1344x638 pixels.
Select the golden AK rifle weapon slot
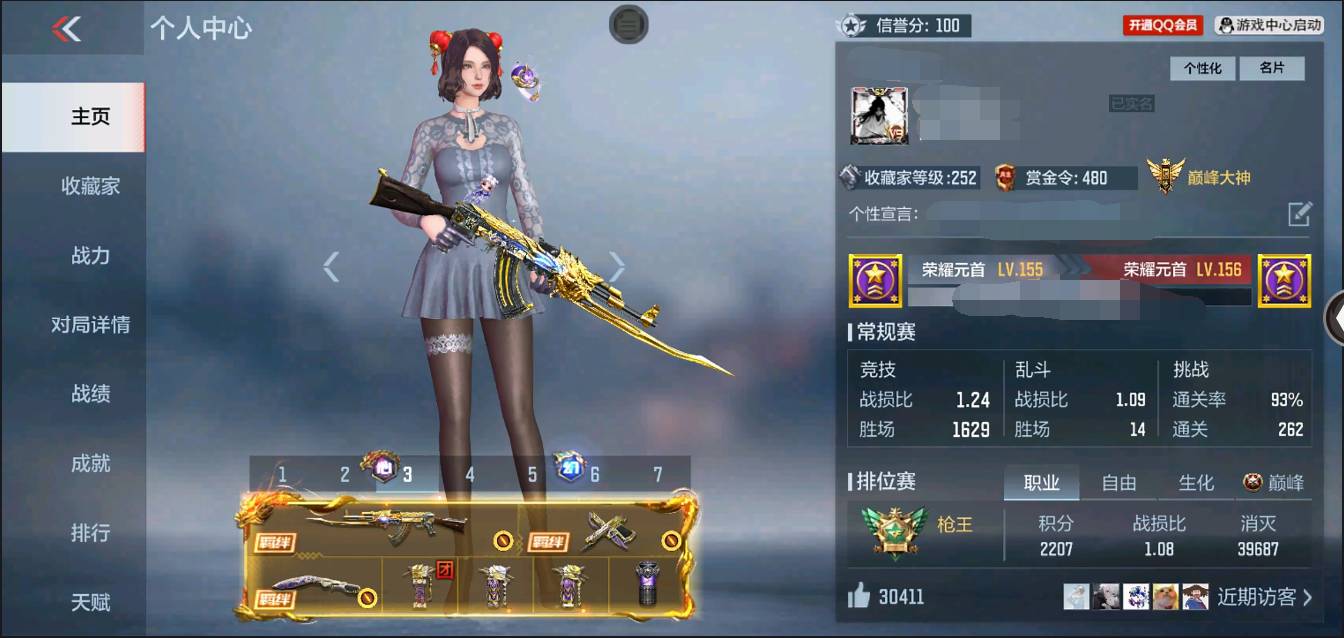click(x=387, y=523)
